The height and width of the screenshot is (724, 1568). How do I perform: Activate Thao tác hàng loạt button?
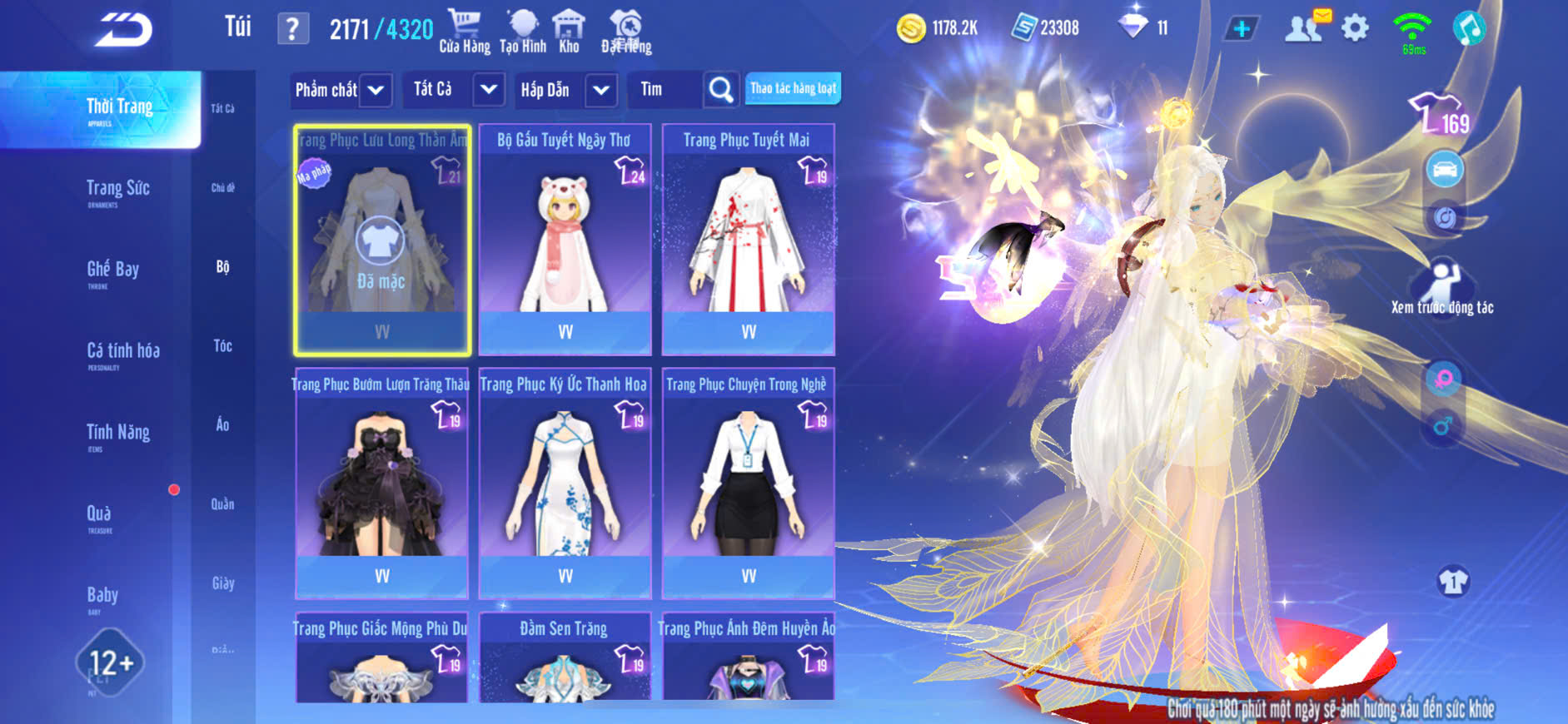793,88
